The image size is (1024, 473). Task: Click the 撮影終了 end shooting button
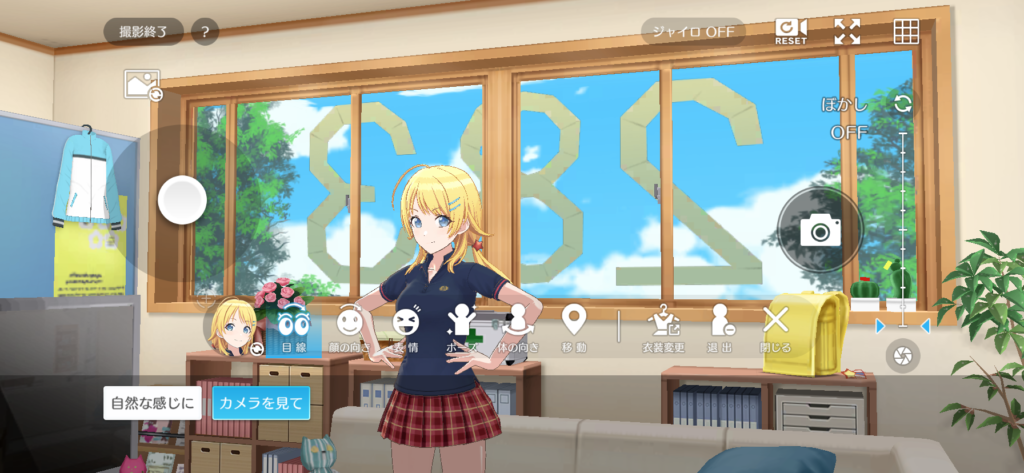pos(144,32)
